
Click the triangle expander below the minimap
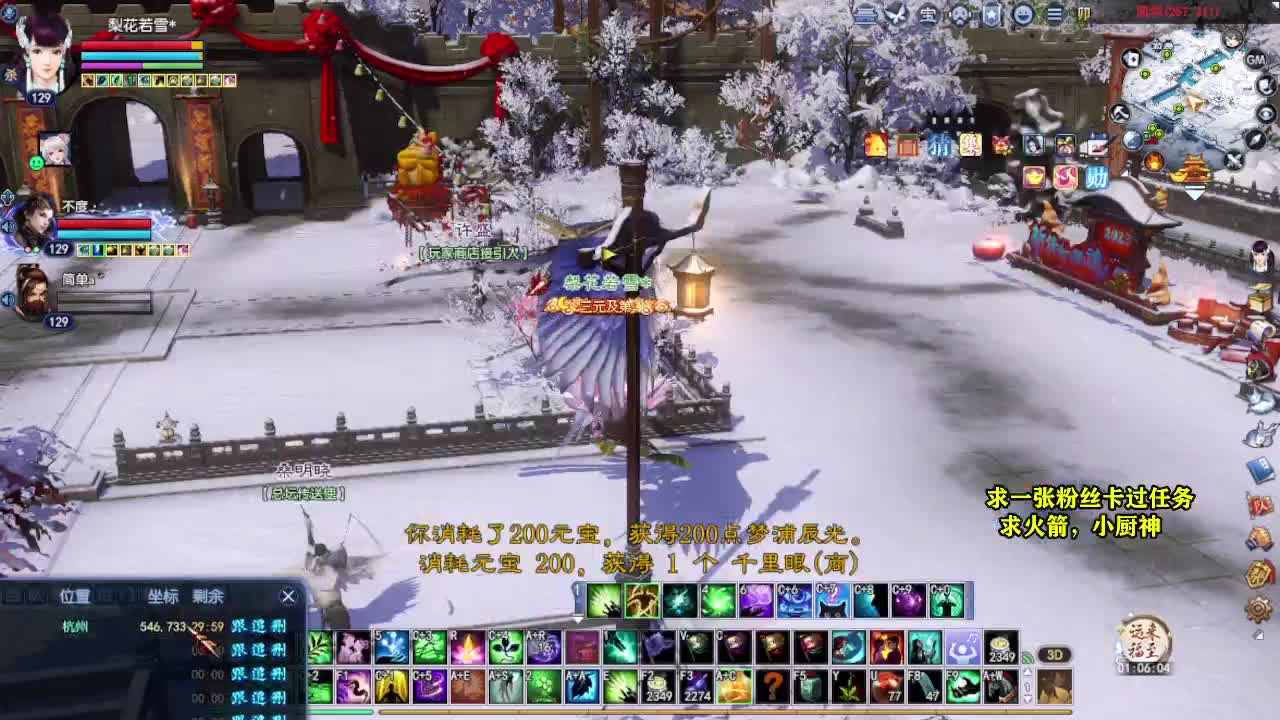coord(1194,190)
